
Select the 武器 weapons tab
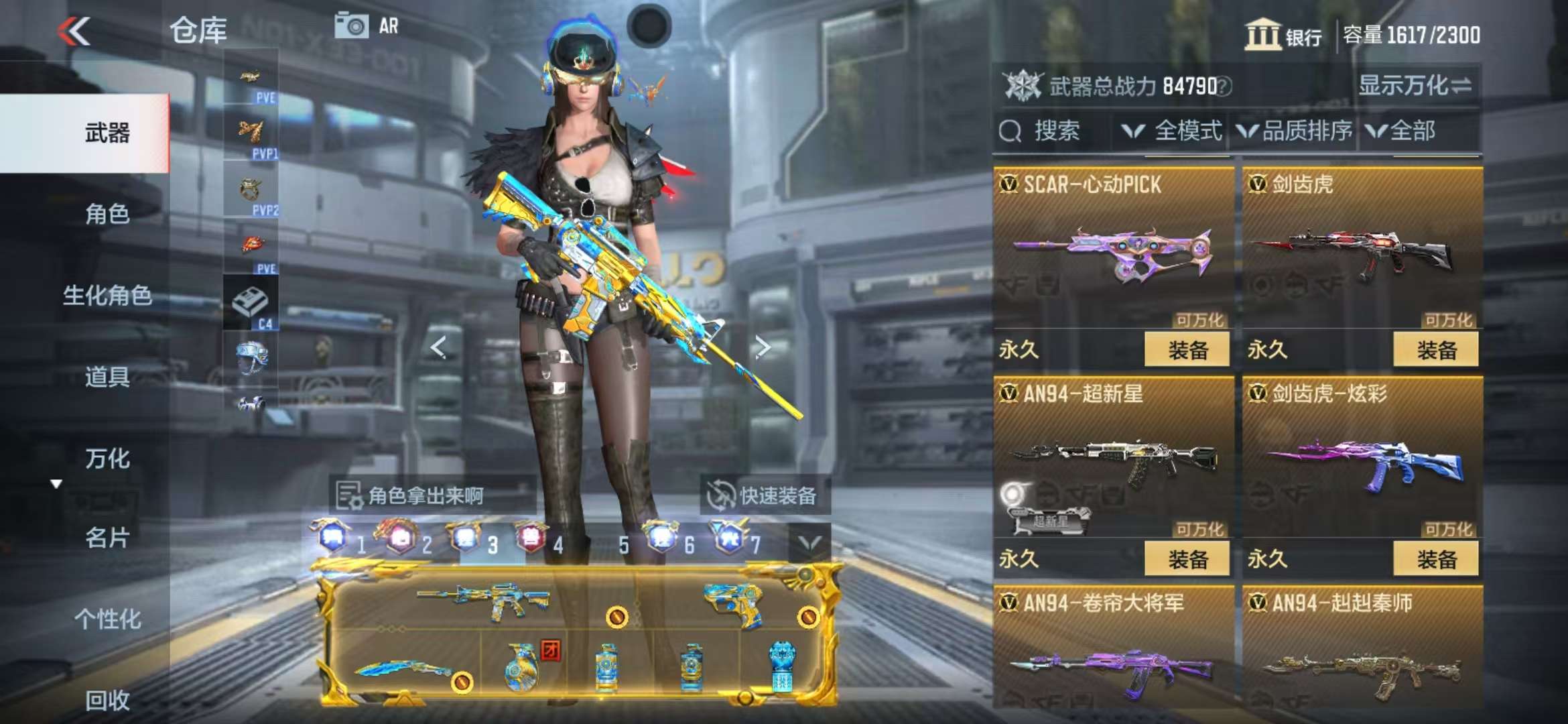(107, 133)
